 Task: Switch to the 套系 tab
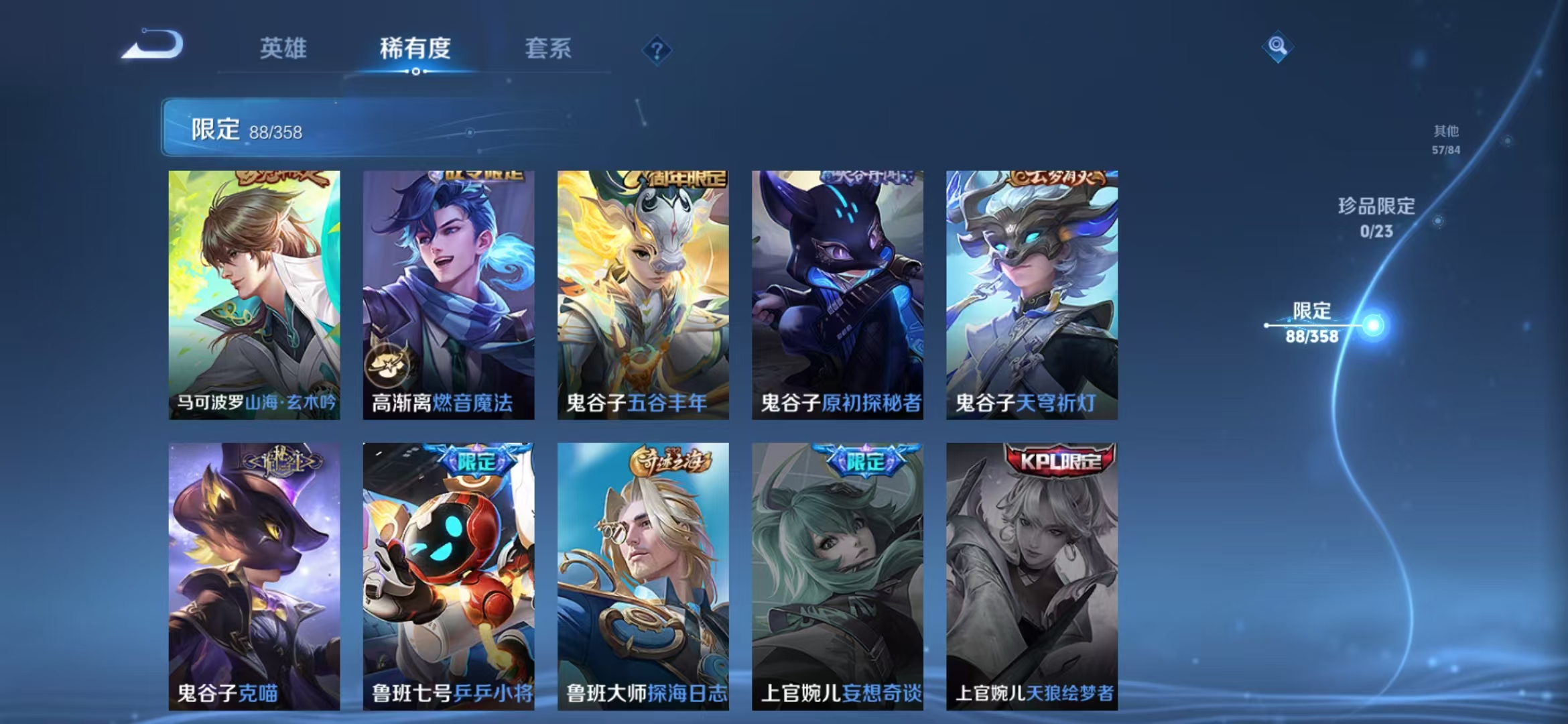pos(549,48)
